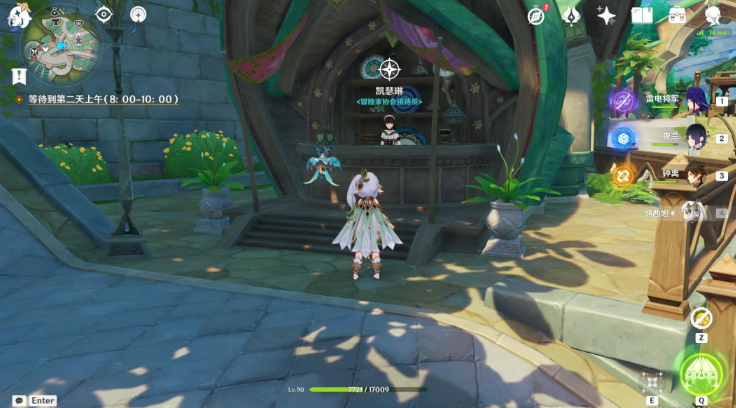The image size is (736, 408).
Task: Open the inventory bag icon
Action: click(x=677, y=15)
